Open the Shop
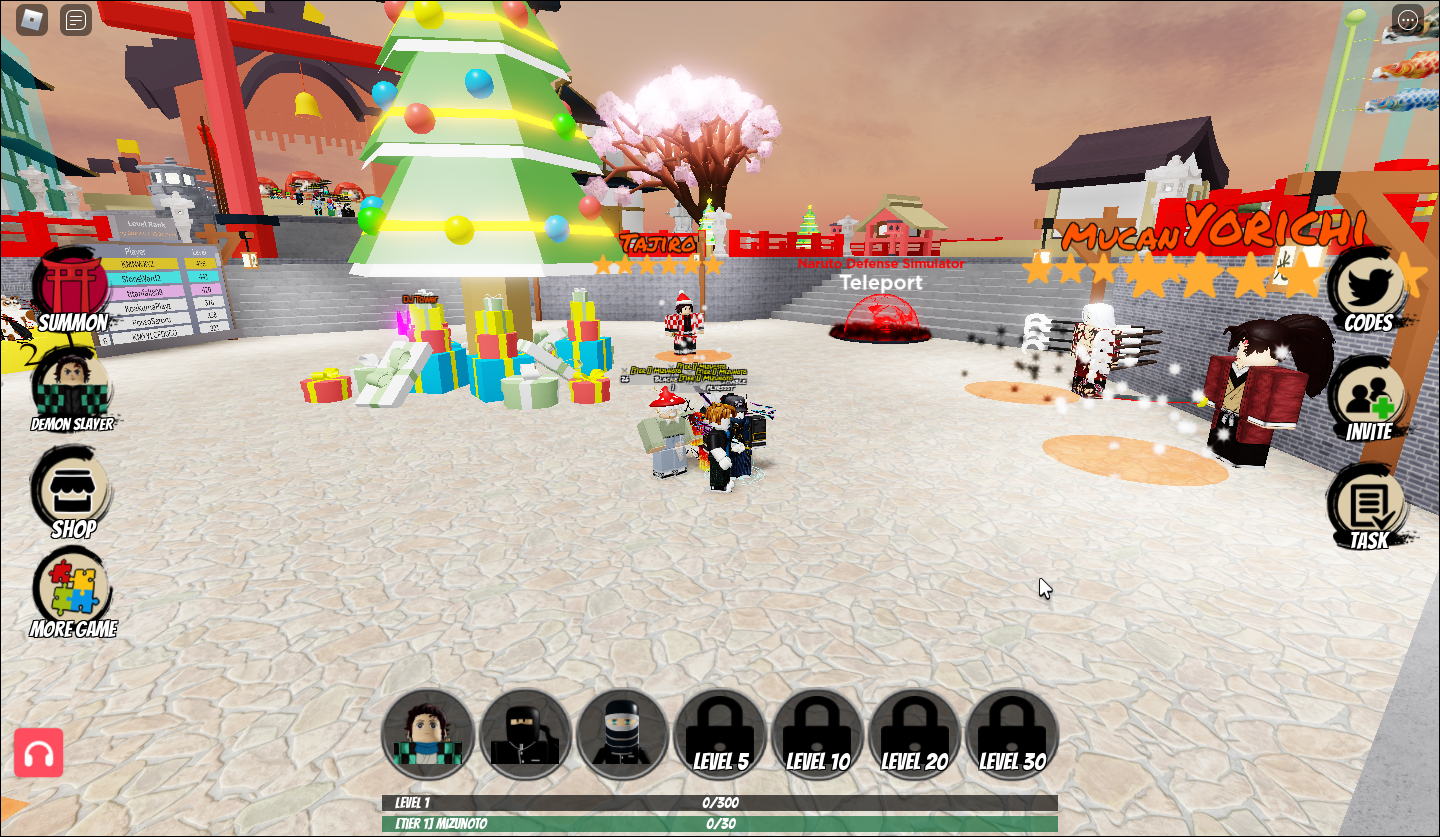Viewport: 1440px width, 837px height. click(70, 490)
